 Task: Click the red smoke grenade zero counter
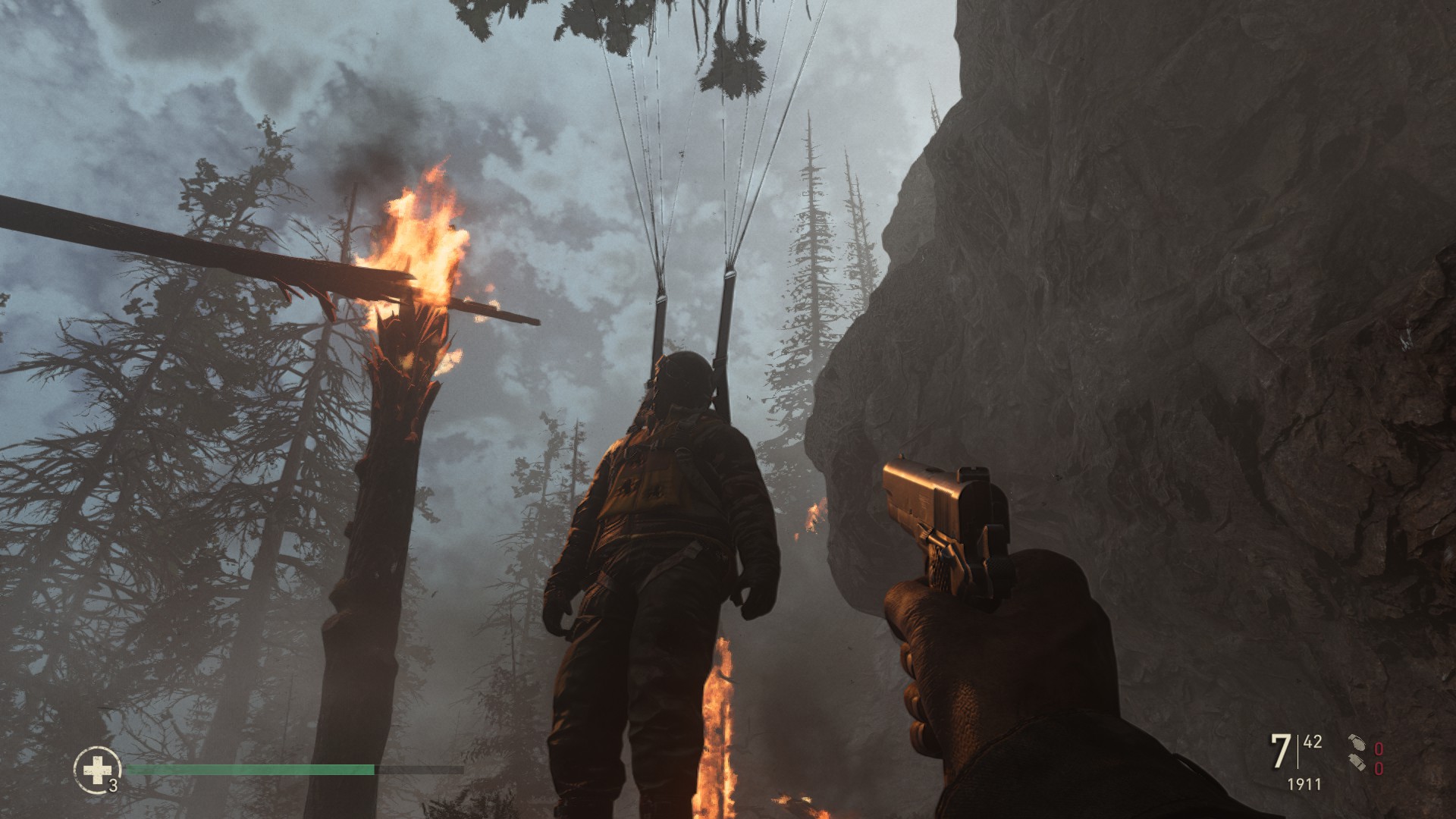pos(1379,770)
